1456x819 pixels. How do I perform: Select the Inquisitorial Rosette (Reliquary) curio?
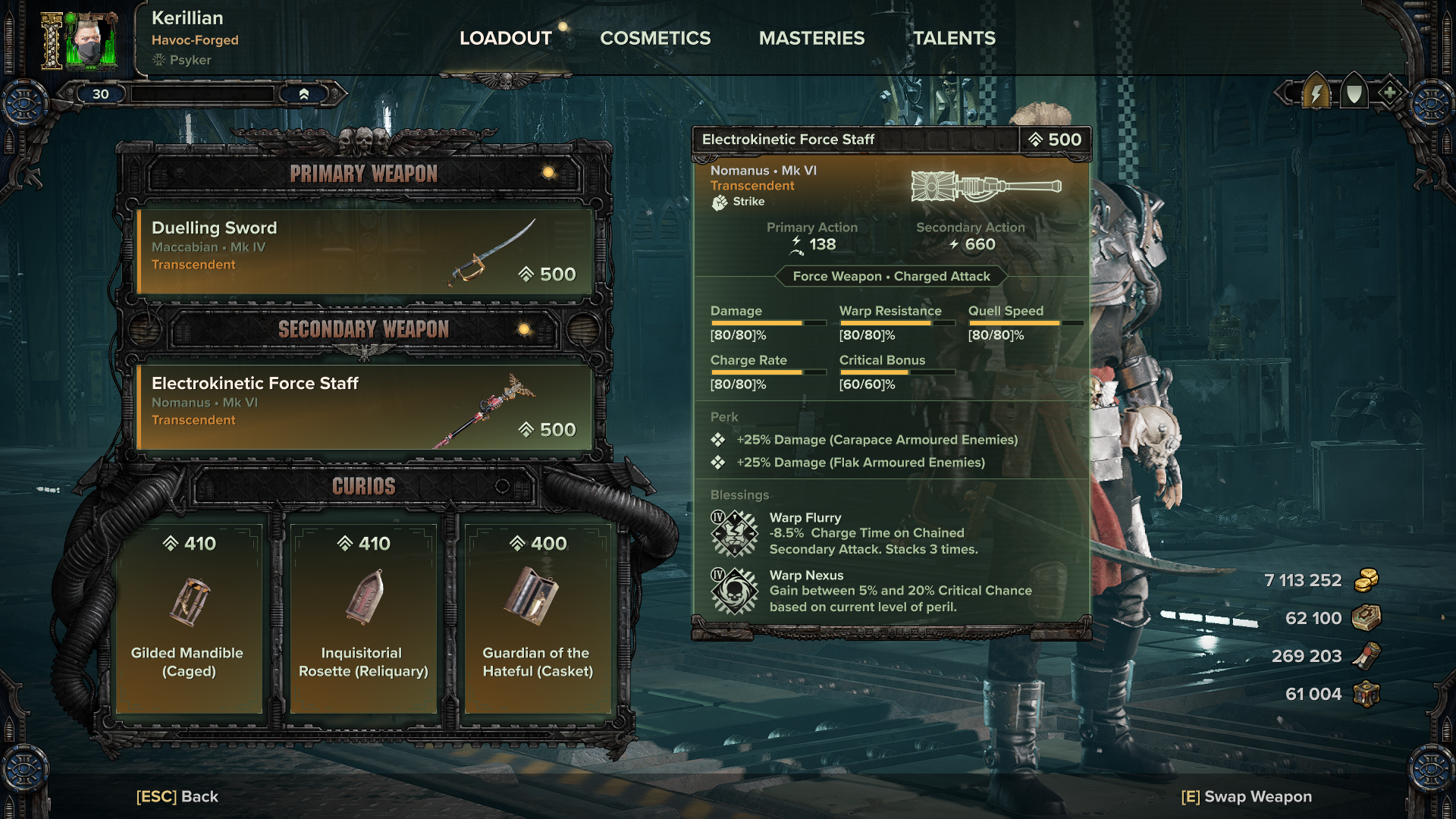363,618
